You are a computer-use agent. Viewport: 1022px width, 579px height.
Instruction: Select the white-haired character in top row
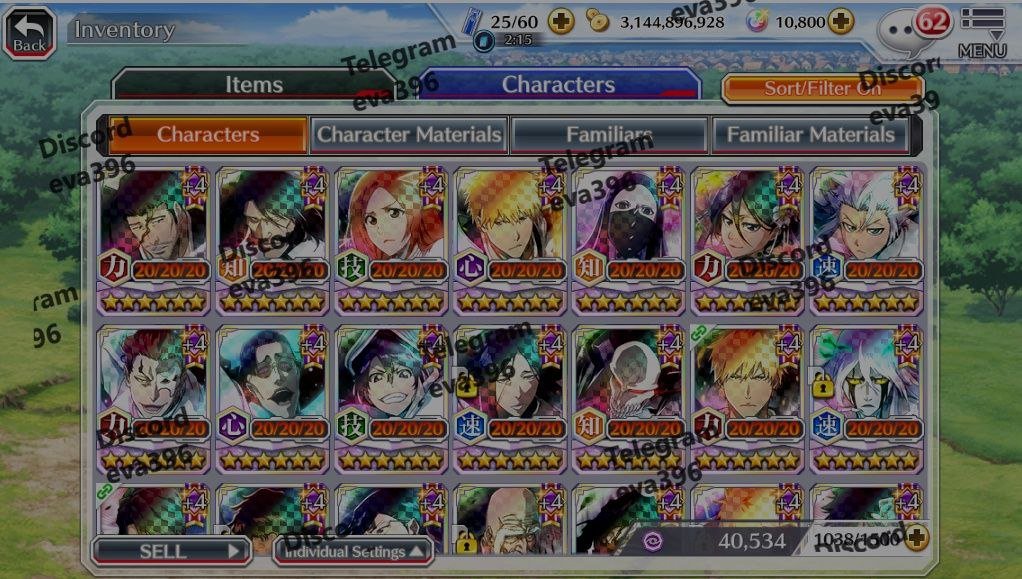click(x=866, y=240)
